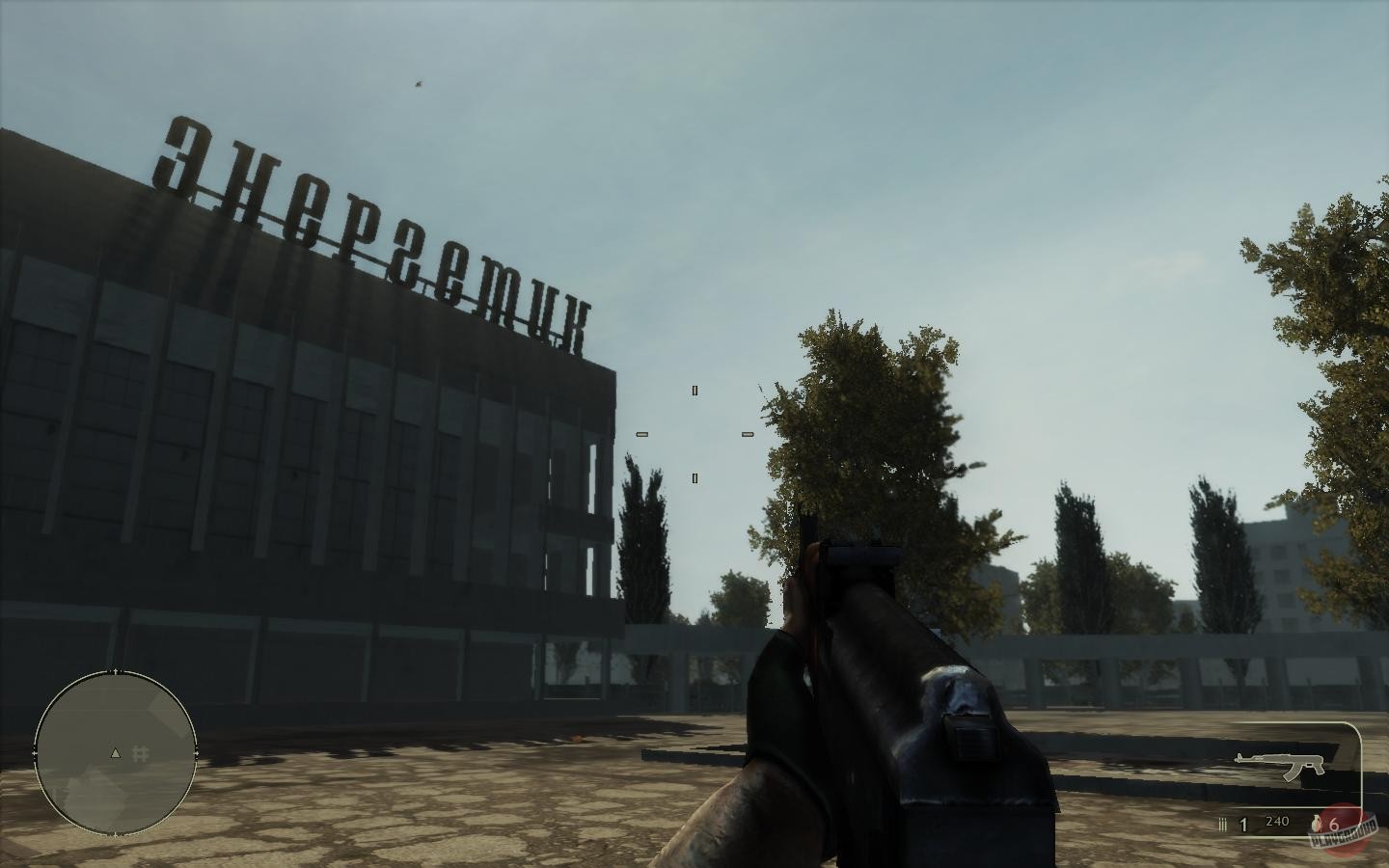The image size is (1389, 868).
Task: Click the north tick mark on the minimap ring
Action: pyautogui.click(x=116, y=672)
